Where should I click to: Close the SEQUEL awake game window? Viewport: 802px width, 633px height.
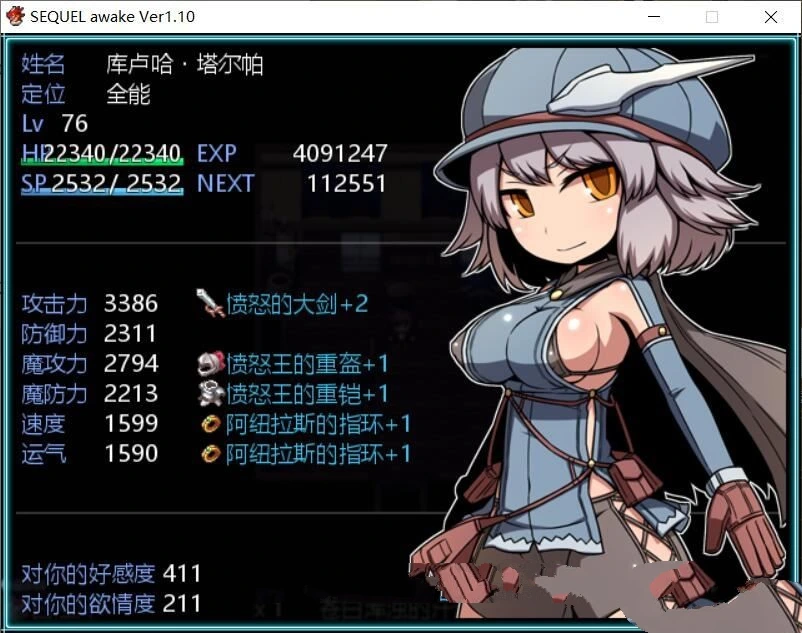click(x=771, y=17)
